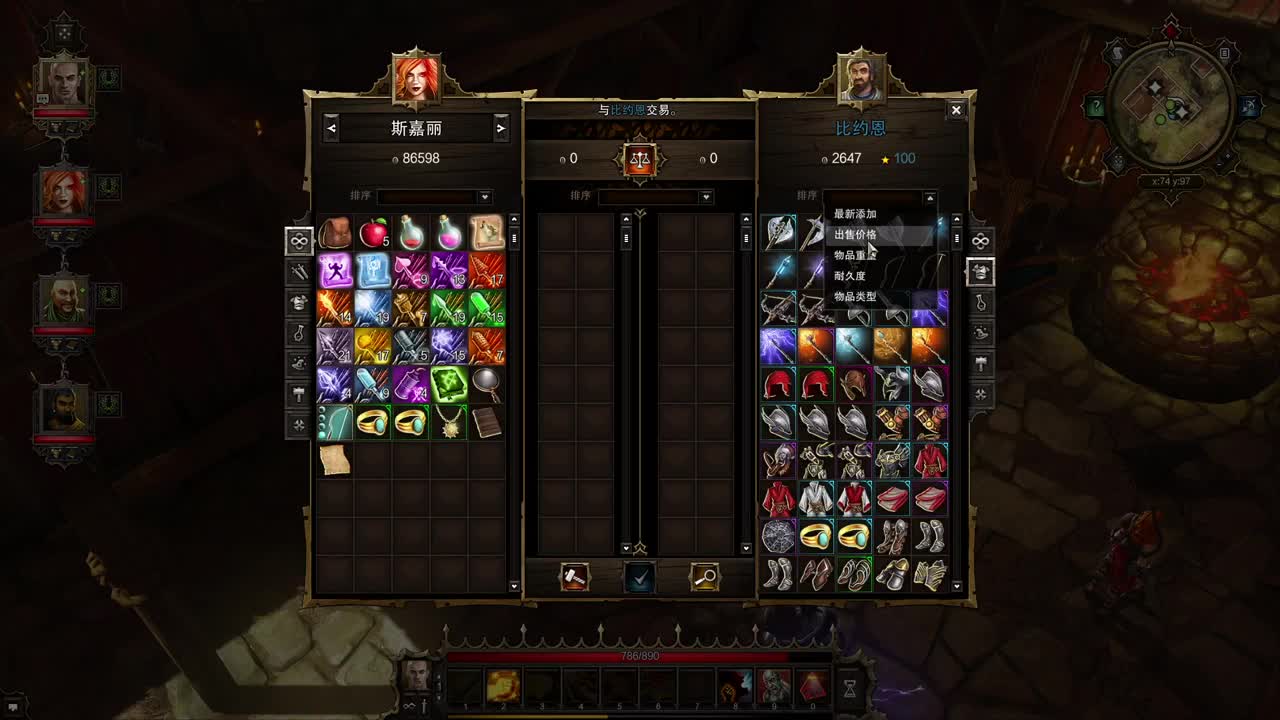The image size is (1280, 720).
Task: Activate the balance scale trade icon
Action: [x=639, y=160]
